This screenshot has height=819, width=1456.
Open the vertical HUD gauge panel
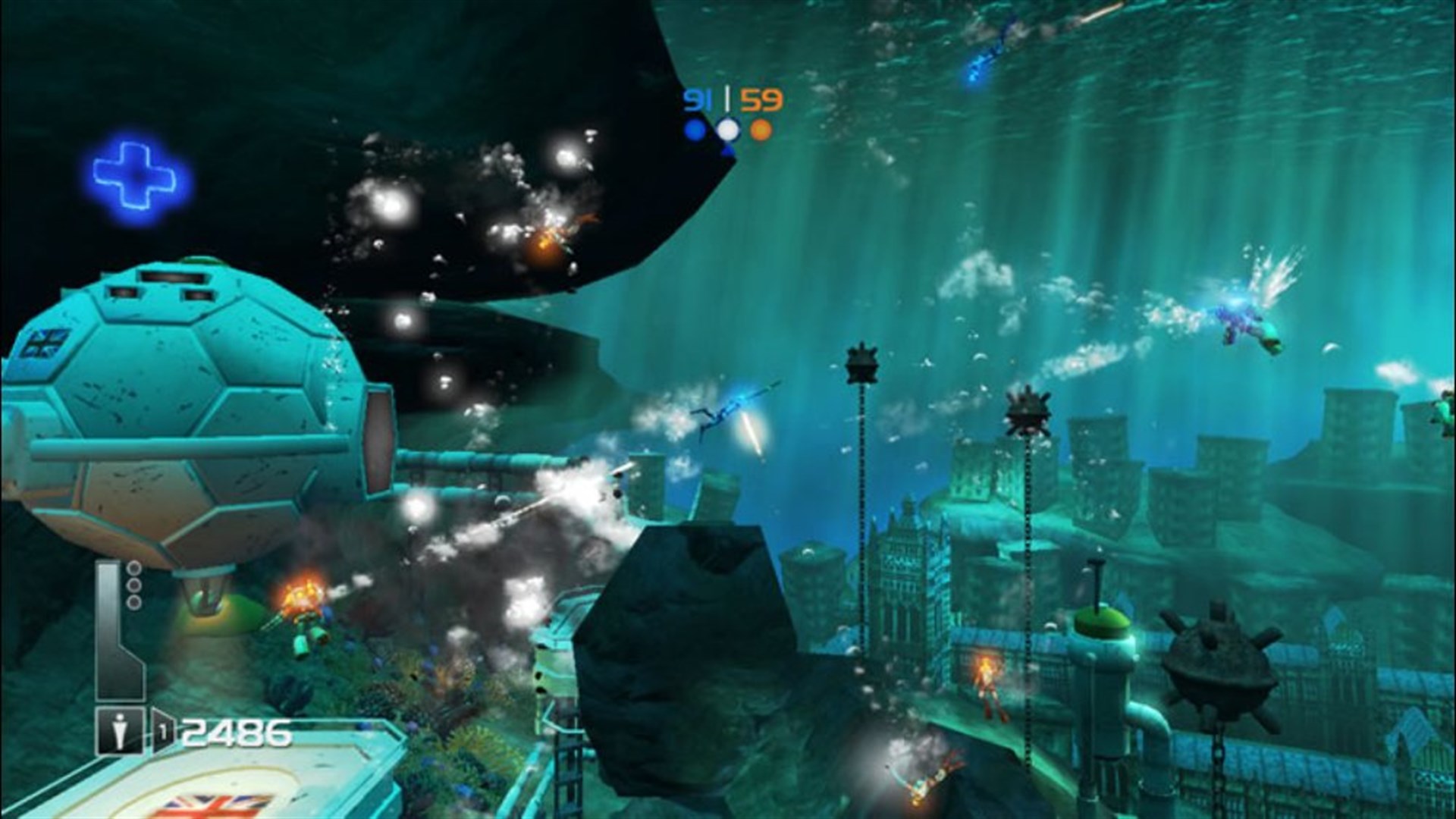click(114, 629)
